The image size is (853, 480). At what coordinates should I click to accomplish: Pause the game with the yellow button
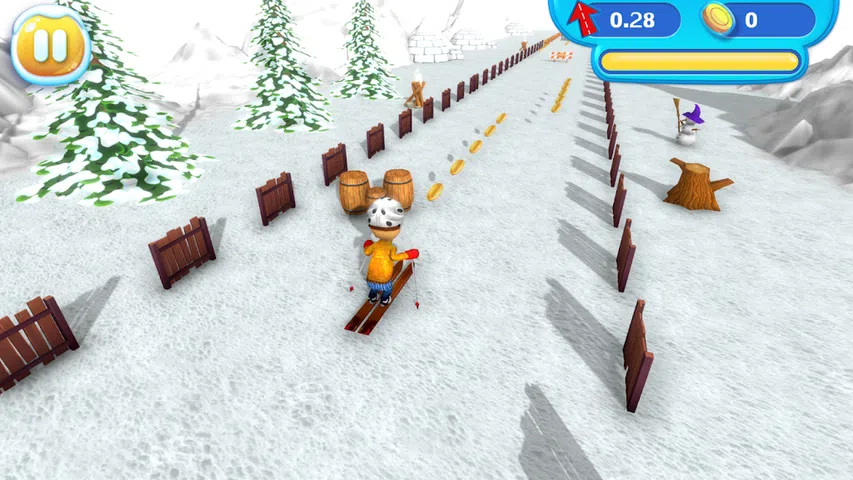(49, 44)
